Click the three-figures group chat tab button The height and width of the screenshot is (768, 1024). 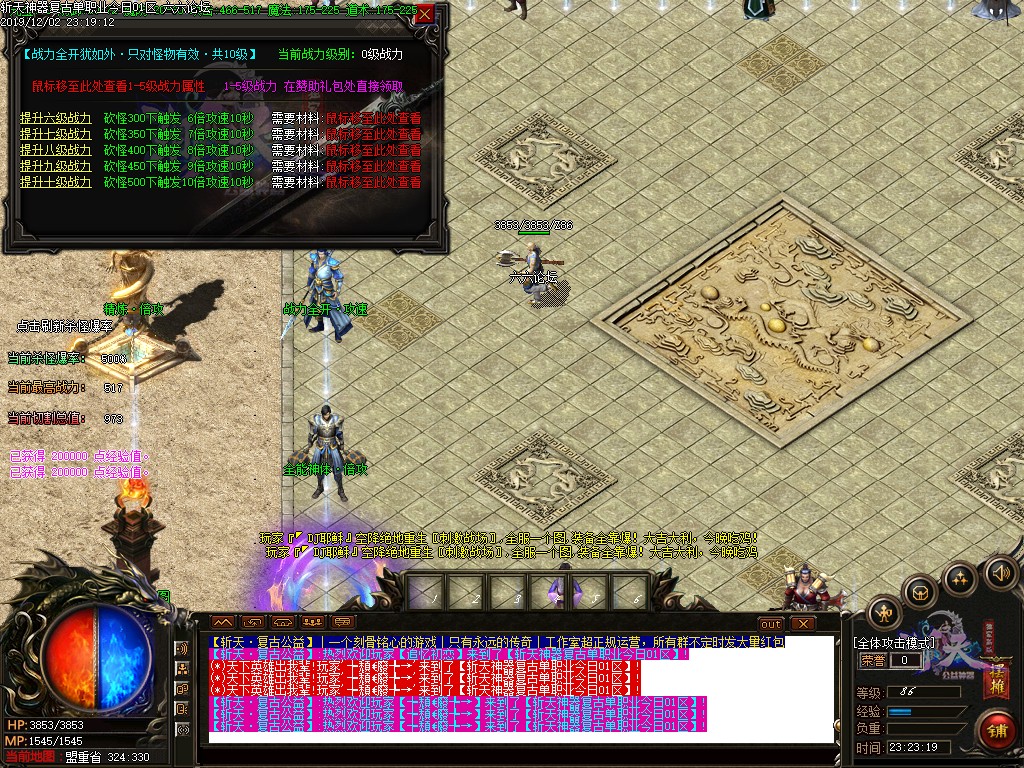pos(313,623)
